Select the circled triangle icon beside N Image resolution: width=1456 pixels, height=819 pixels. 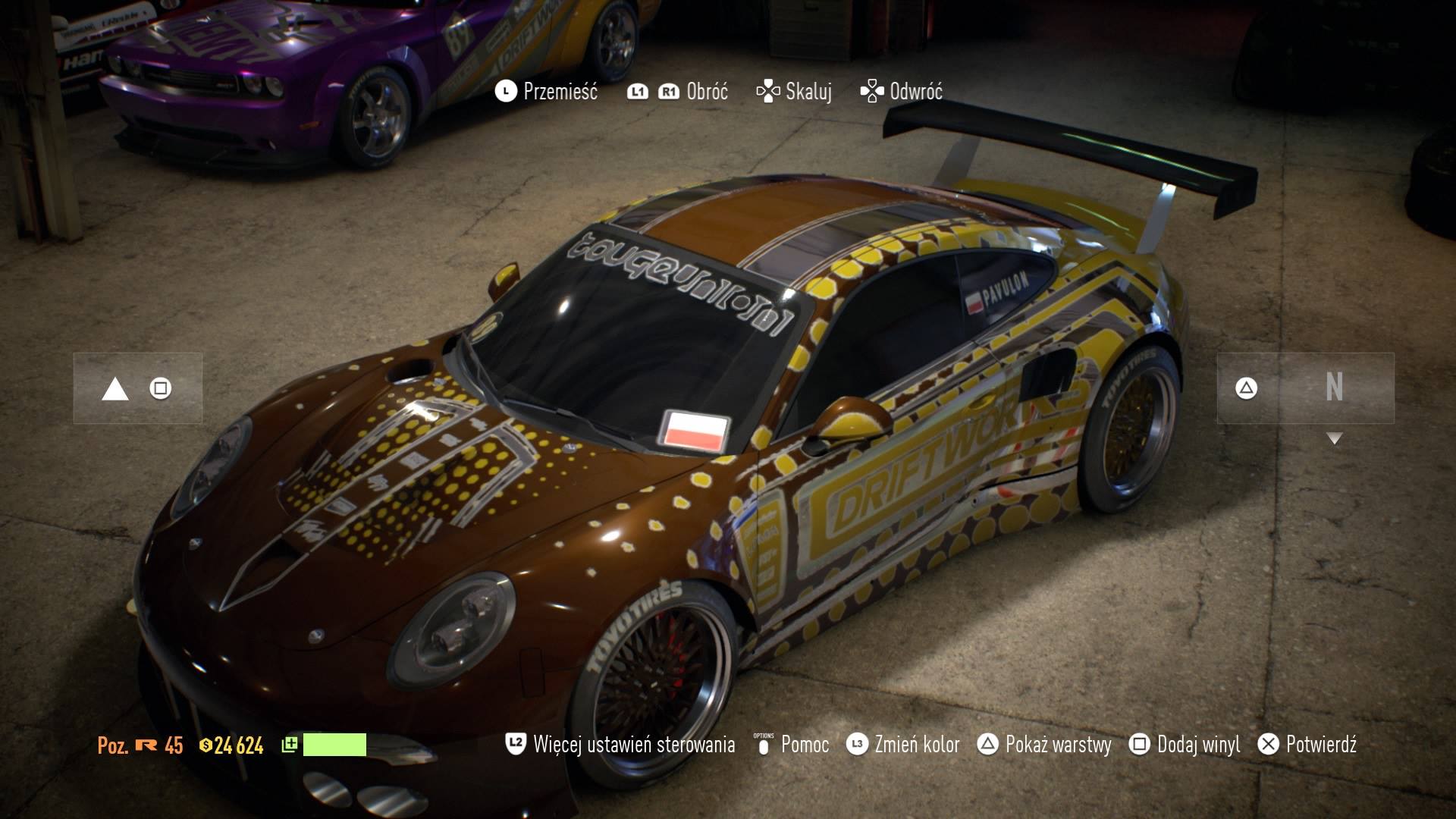point(1246,388)
